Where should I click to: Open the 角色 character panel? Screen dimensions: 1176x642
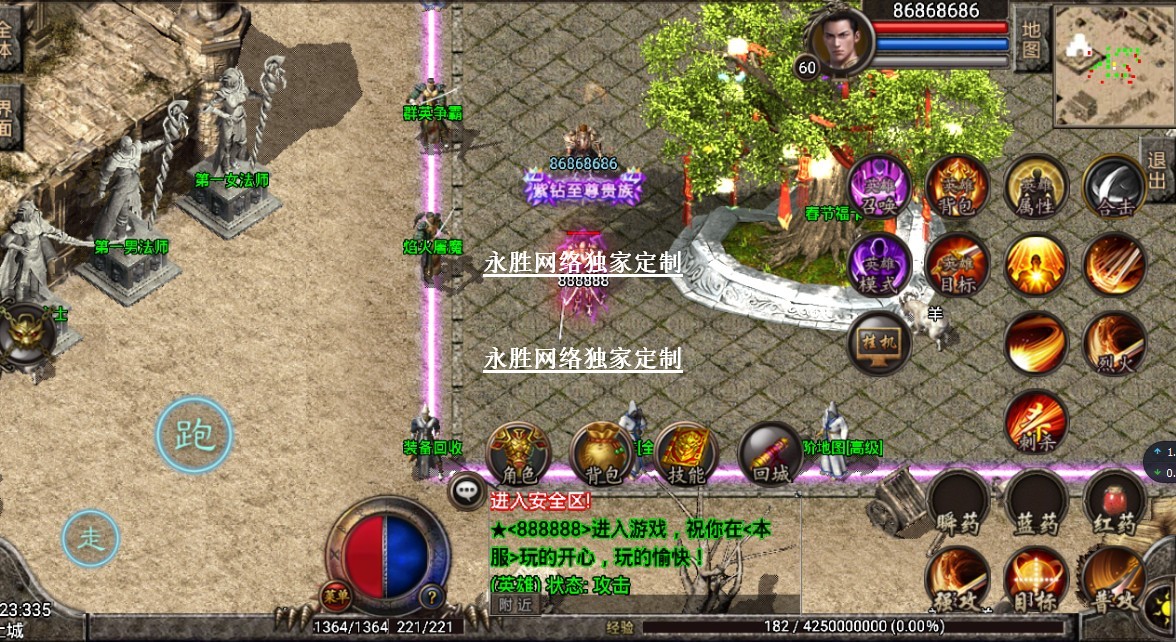518,455
